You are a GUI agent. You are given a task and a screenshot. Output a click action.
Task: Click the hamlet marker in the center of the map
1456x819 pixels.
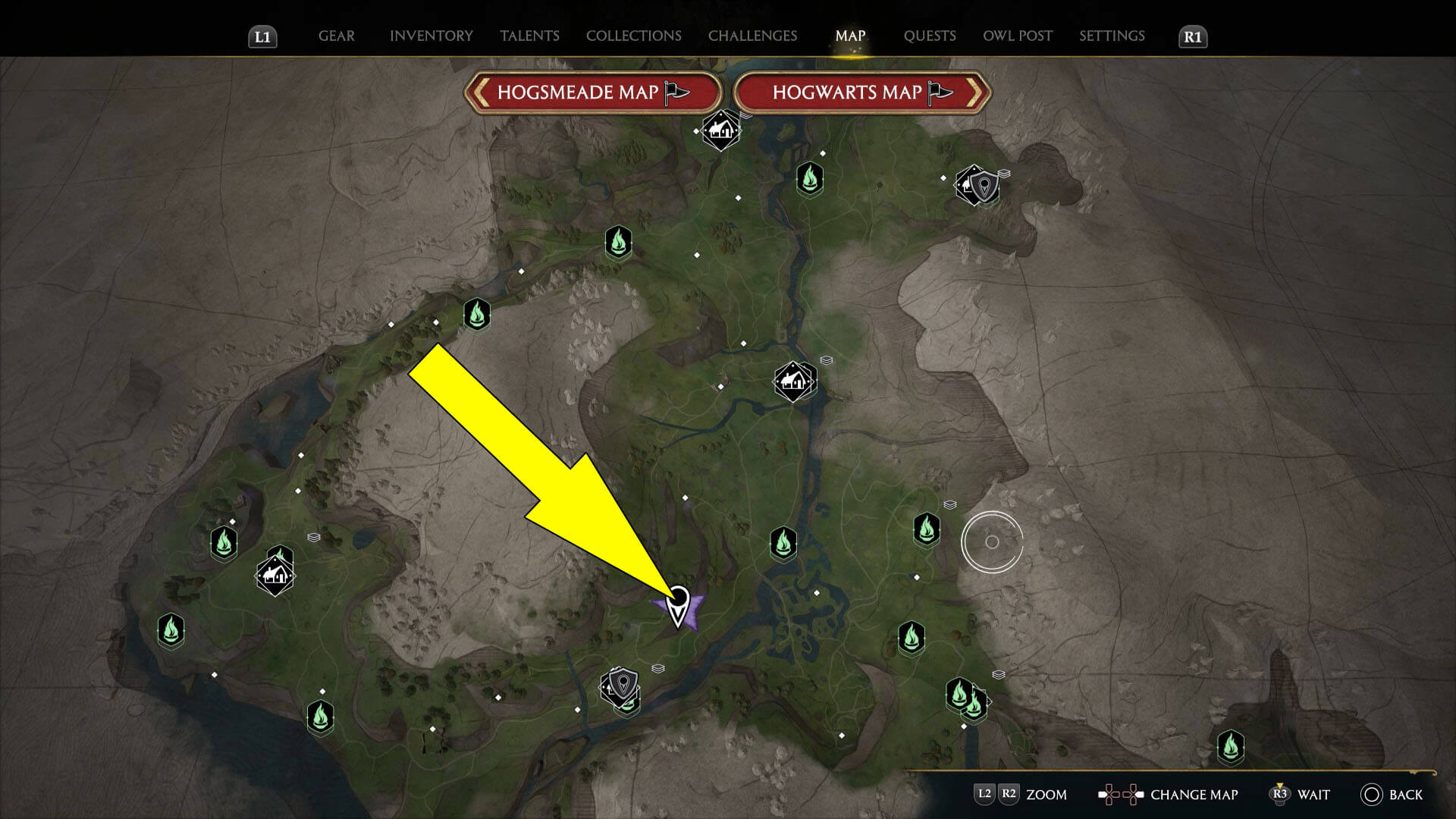pos(793,381)
